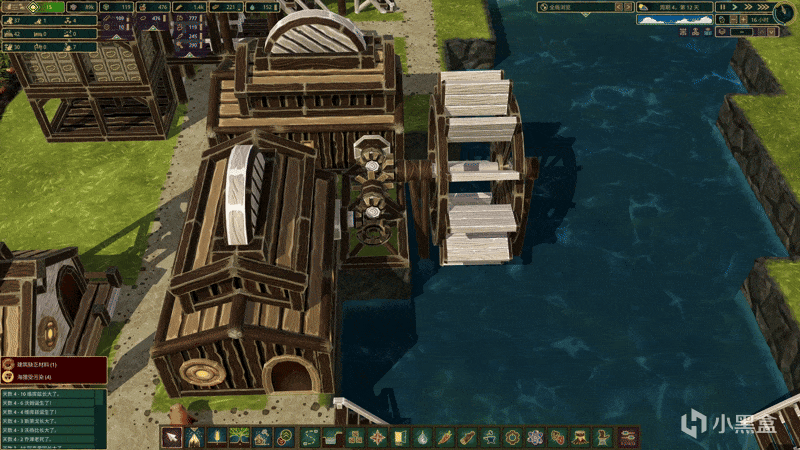Viewport: 800px width, 450px height.
Task: Open the gear power building category
Action: click(512, 438)
